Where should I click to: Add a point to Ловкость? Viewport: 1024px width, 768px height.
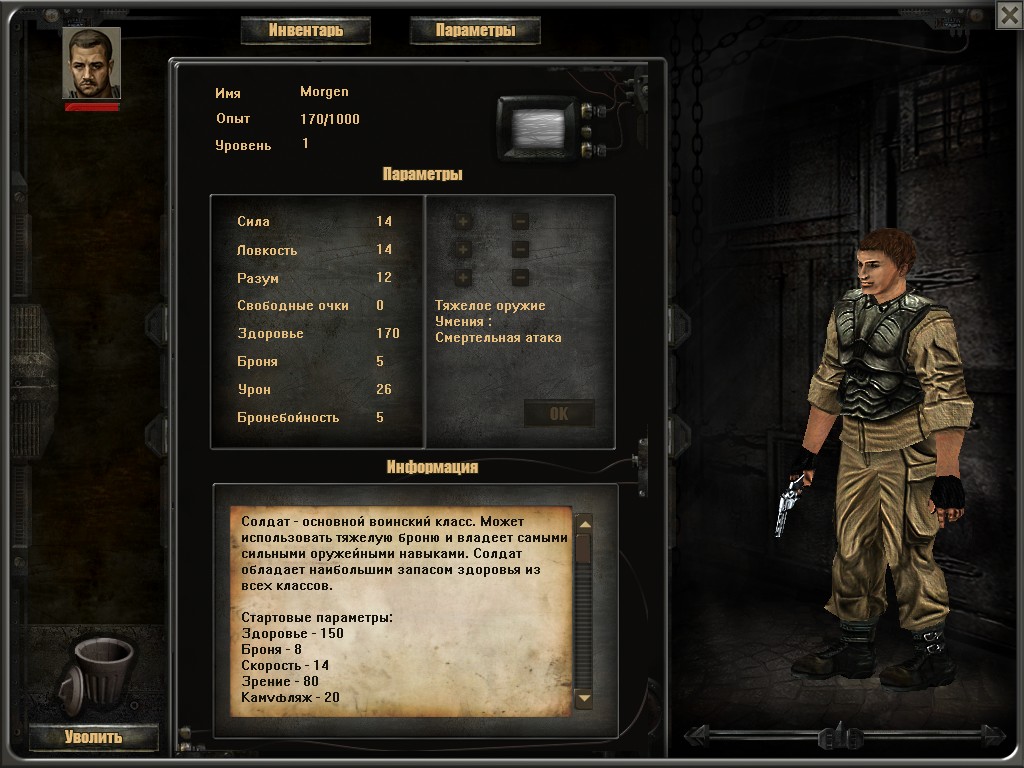[x=463, y=250]
